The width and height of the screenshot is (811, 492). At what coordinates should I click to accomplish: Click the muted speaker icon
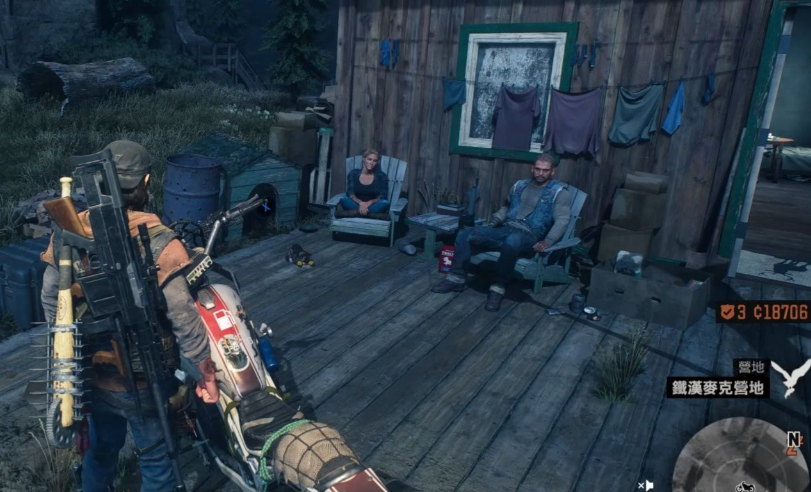(x=645, y=485)
